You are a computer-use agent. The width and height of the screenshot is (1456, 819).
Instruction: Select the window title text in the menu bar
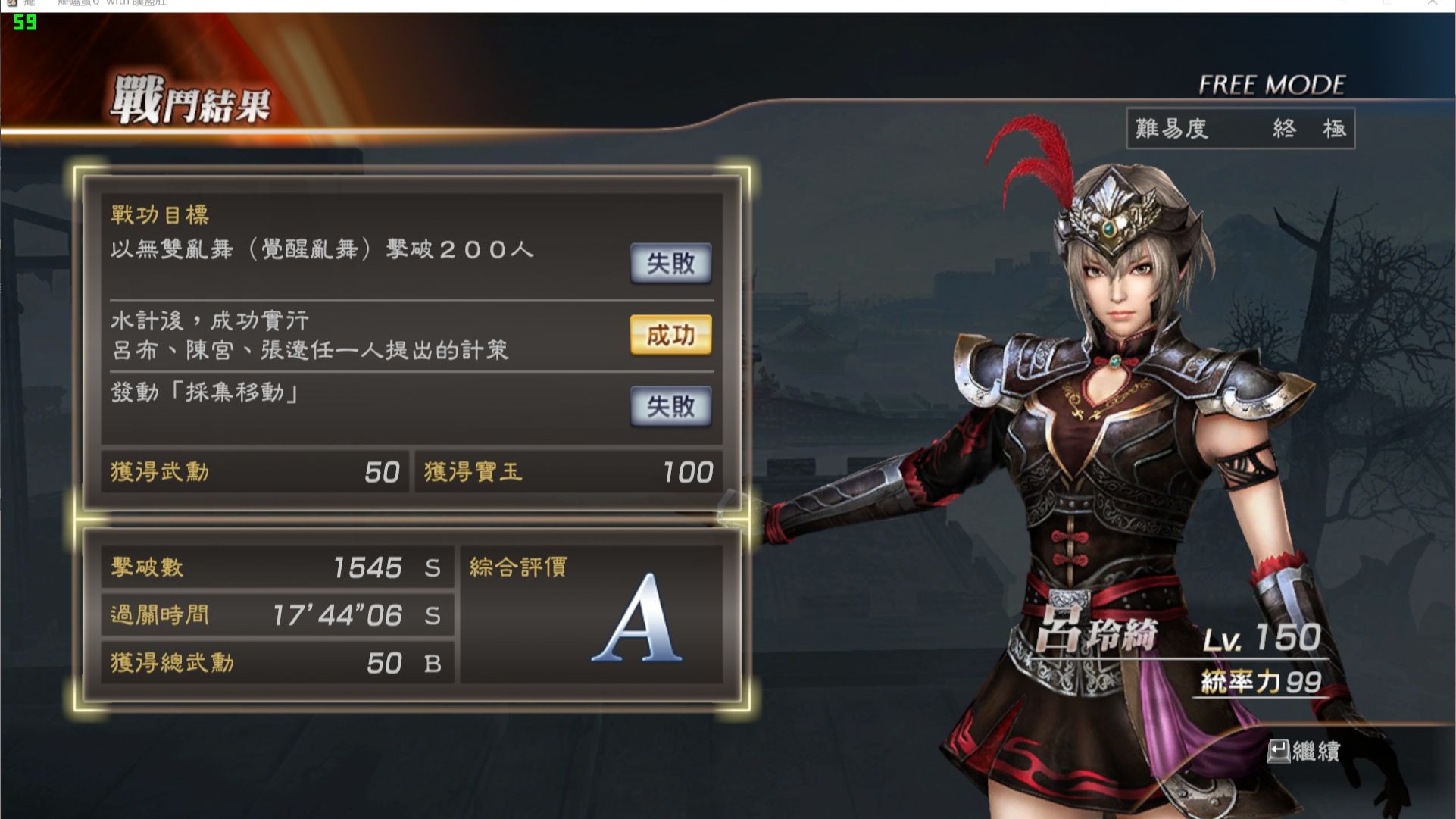pyautogui.click(x=112, y=3)
